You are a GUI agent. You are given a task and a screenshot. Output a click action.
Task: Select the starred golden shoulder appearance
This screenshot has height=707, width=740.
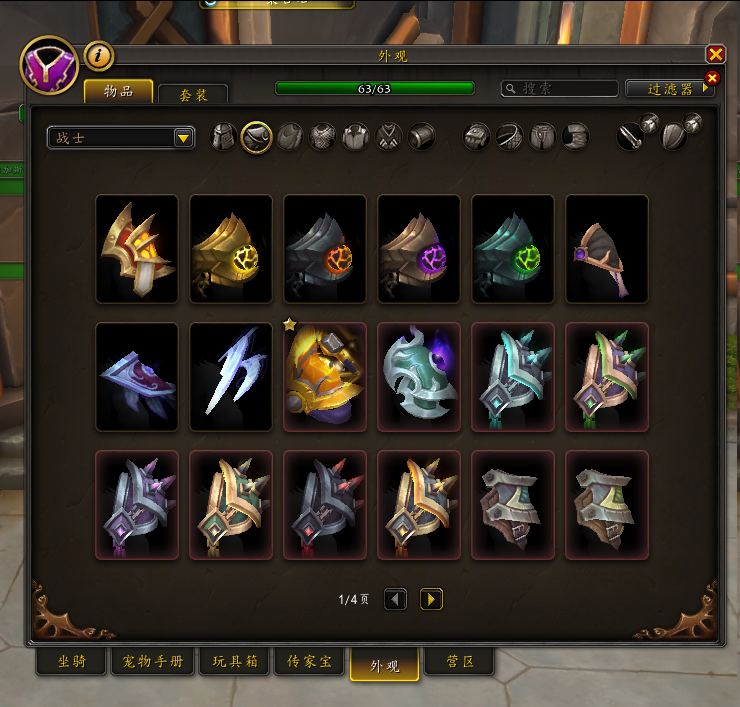point(325,376)
